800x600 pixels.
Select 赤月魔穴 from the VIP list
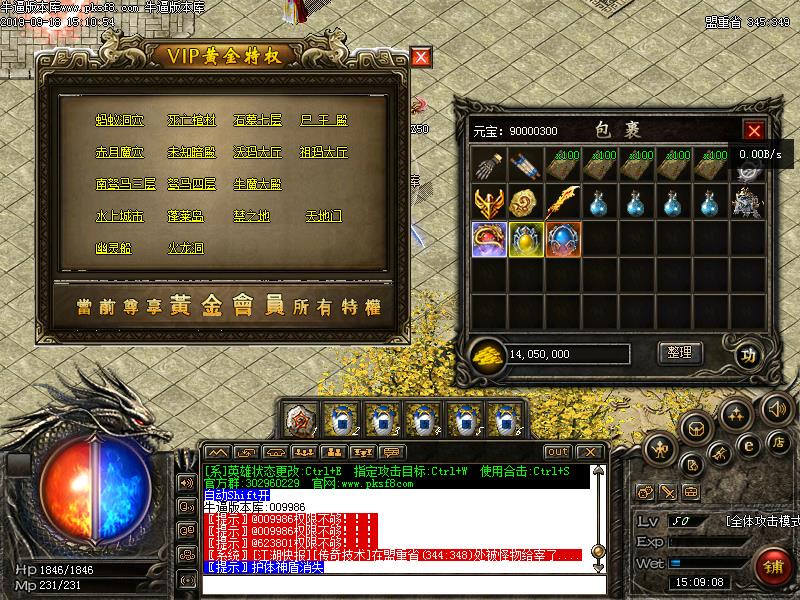pyautogui.click(x=120, y=153)
